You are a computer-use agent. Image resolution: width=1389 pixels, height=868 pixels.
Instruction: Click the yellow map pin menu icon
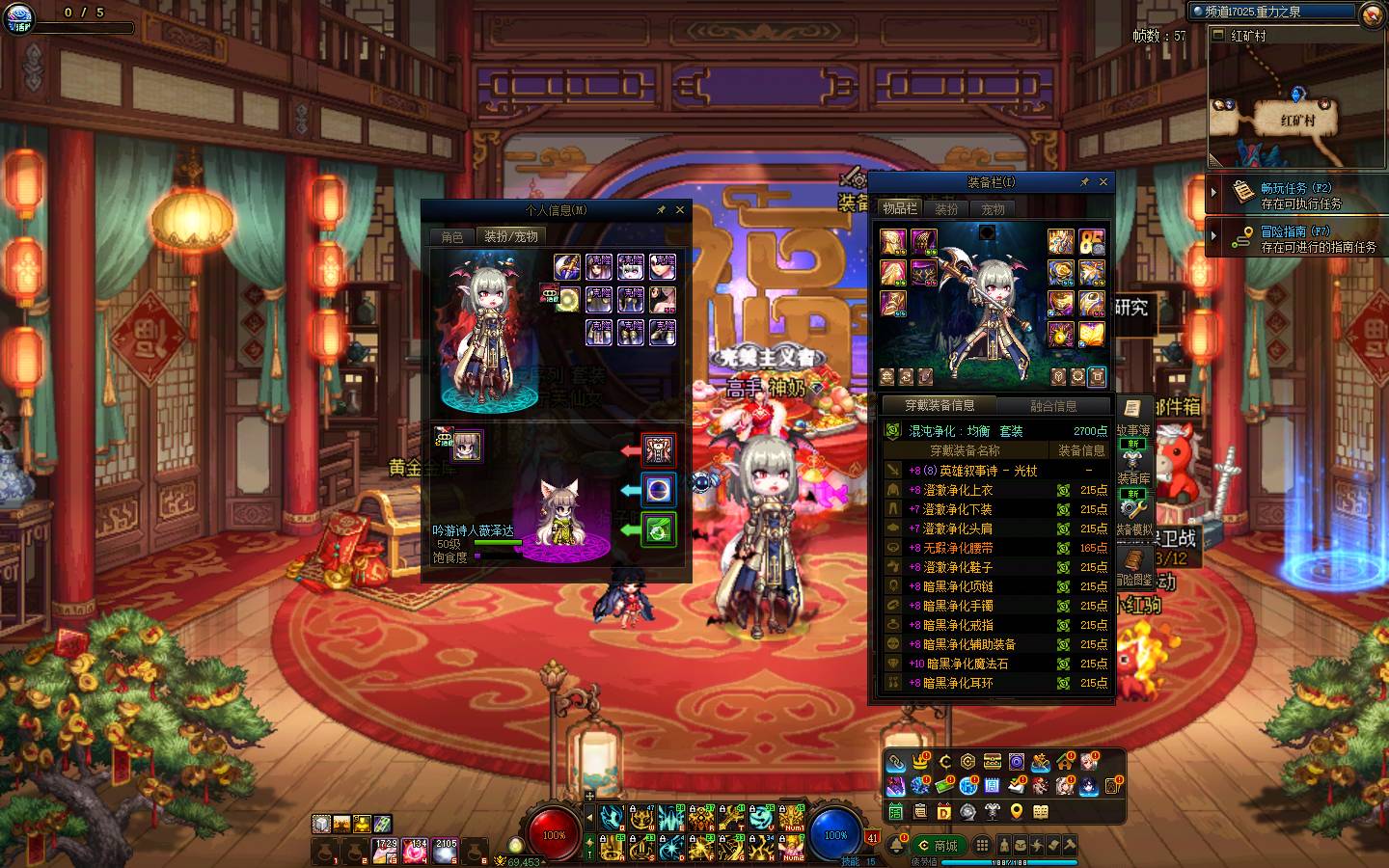coord(1016,812)
